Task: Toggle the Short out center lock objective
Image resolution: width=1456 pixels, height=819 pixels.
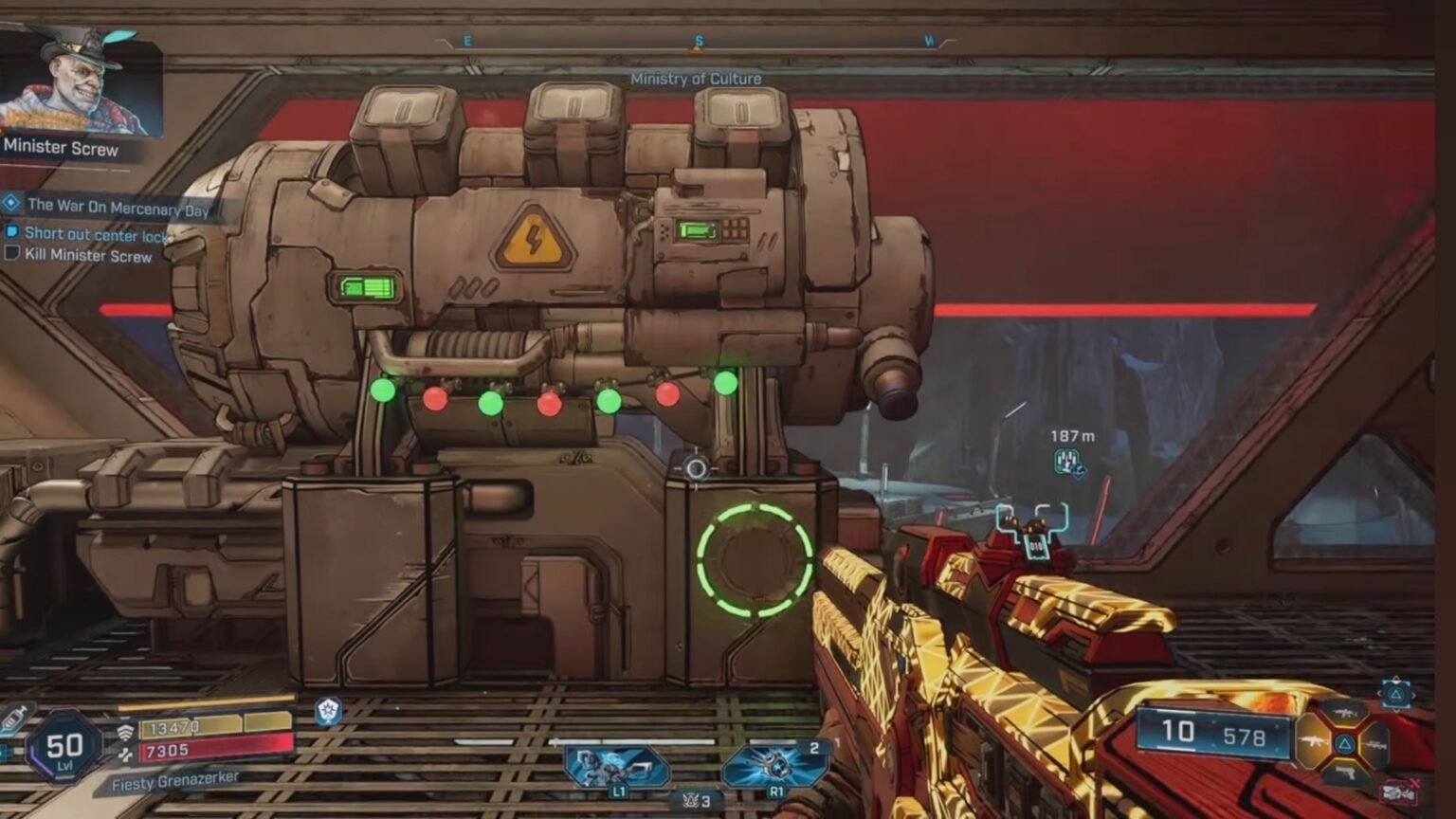Action: tap(12, 232)
